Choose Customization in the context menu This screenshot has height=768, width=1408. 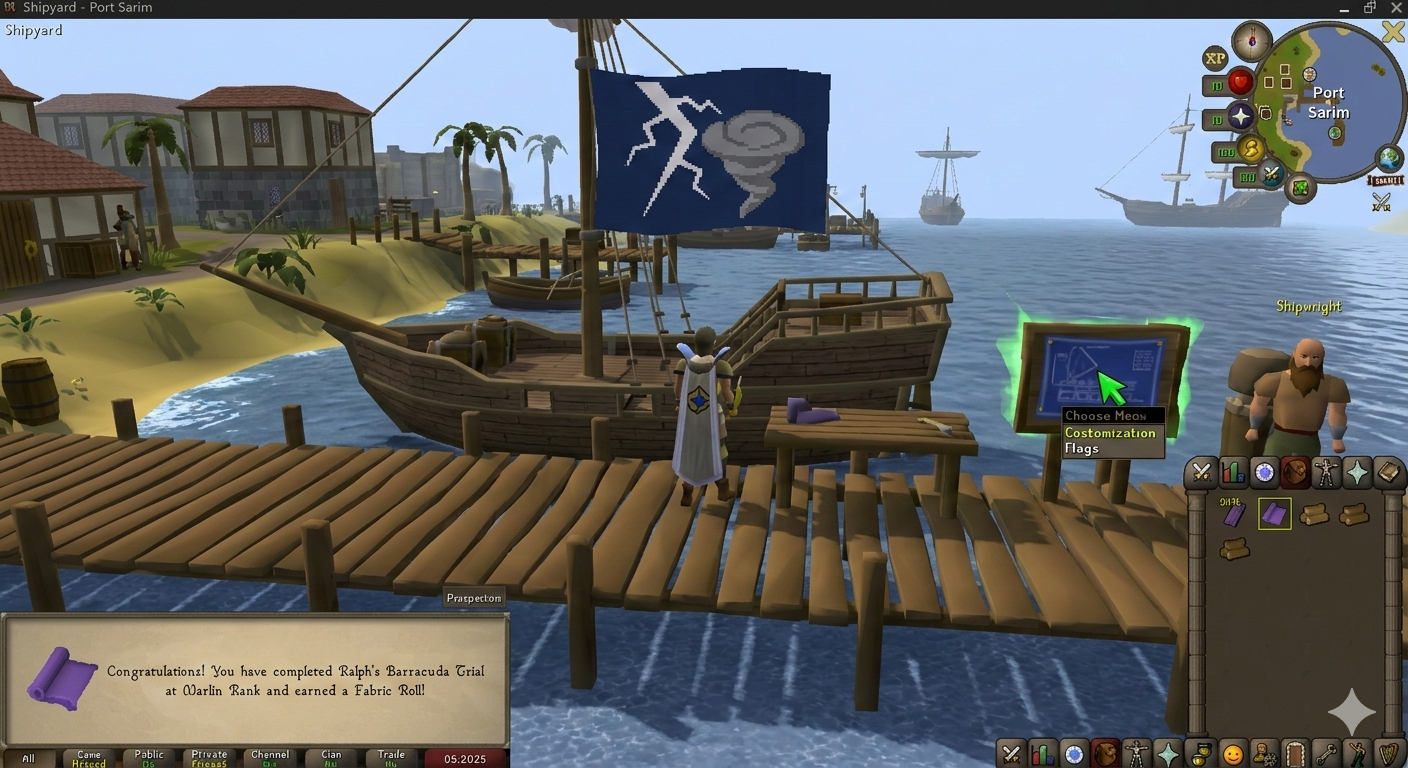click(x=1110, y=433)
